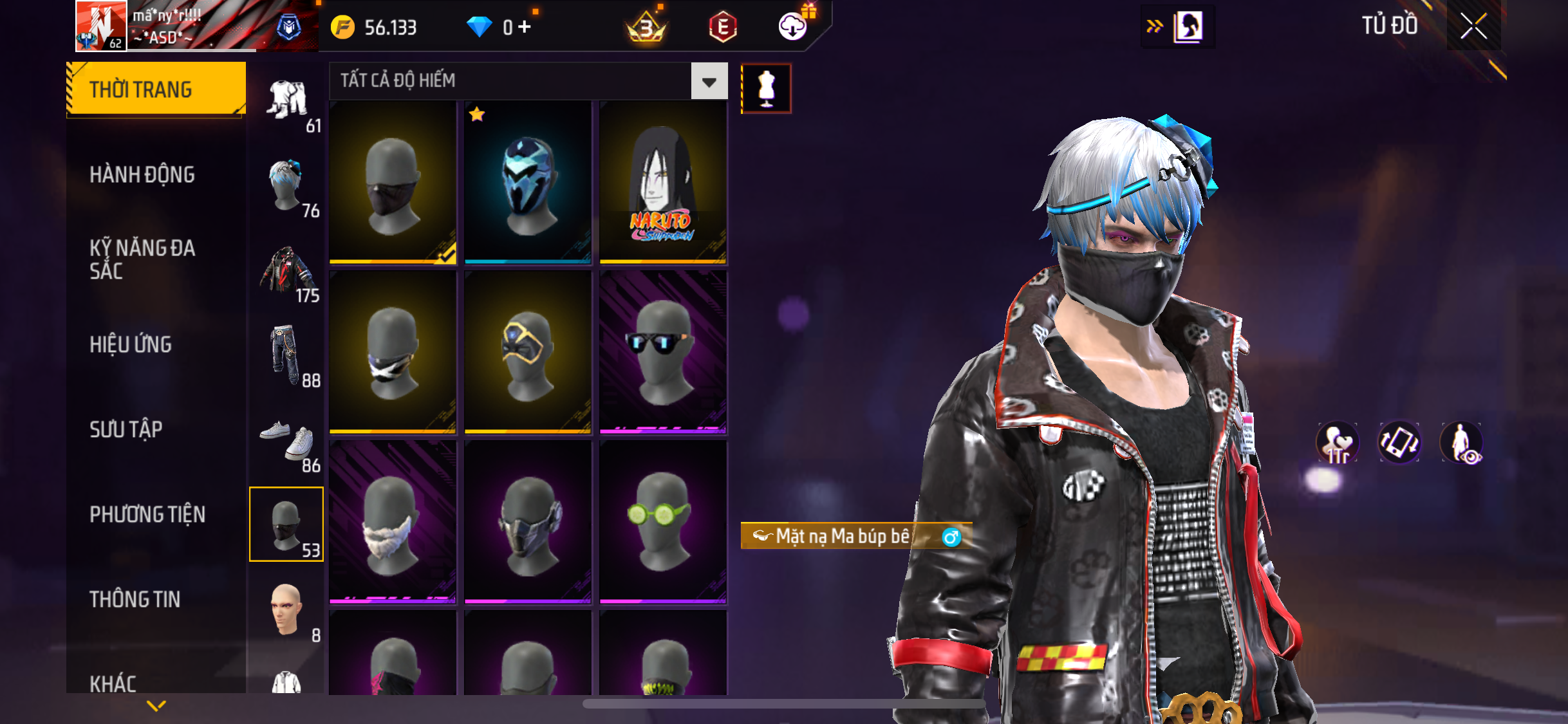Add diamonds with the plus button
Image resolution: width=1568 pixels, height=724 pixels.
[x=525, y=27]
